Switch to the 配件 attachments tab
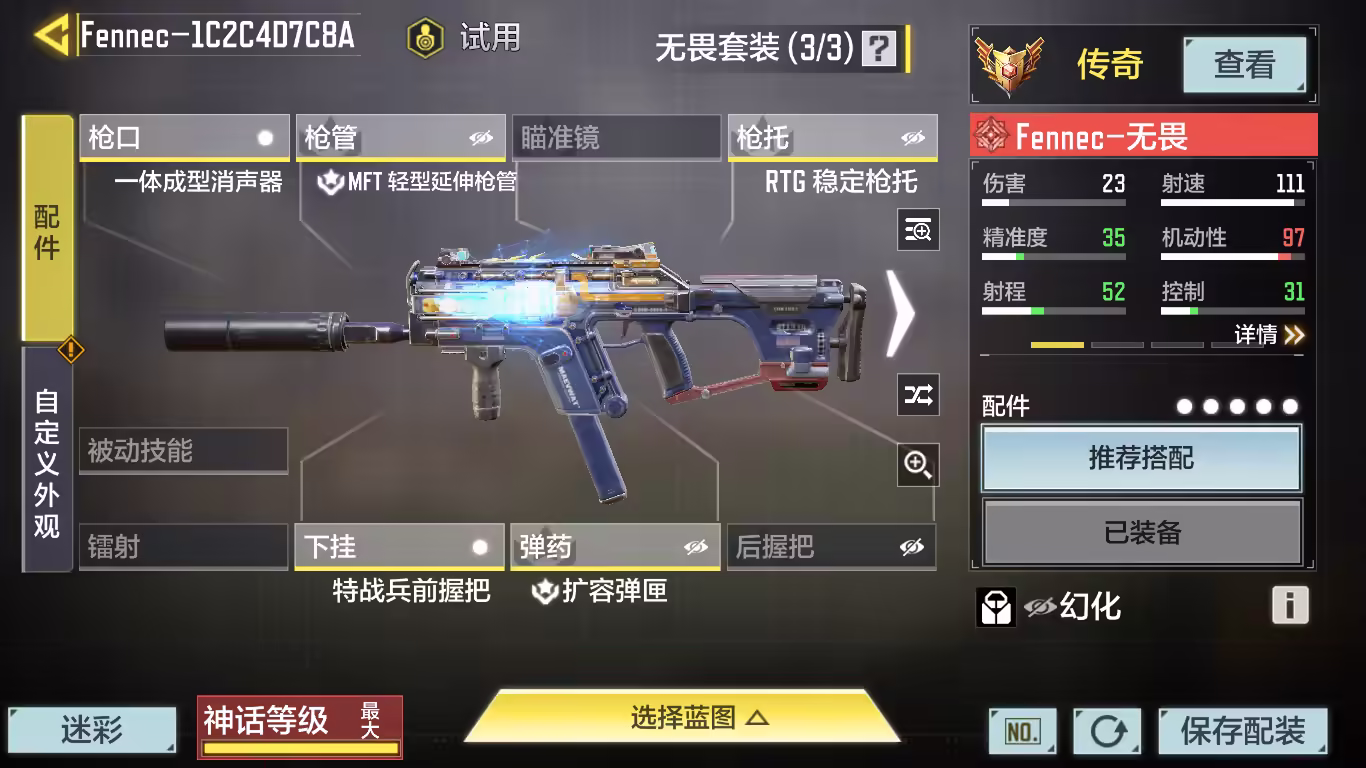The width and height of the screenshot is (1366, 768). (x=47, y=229)
